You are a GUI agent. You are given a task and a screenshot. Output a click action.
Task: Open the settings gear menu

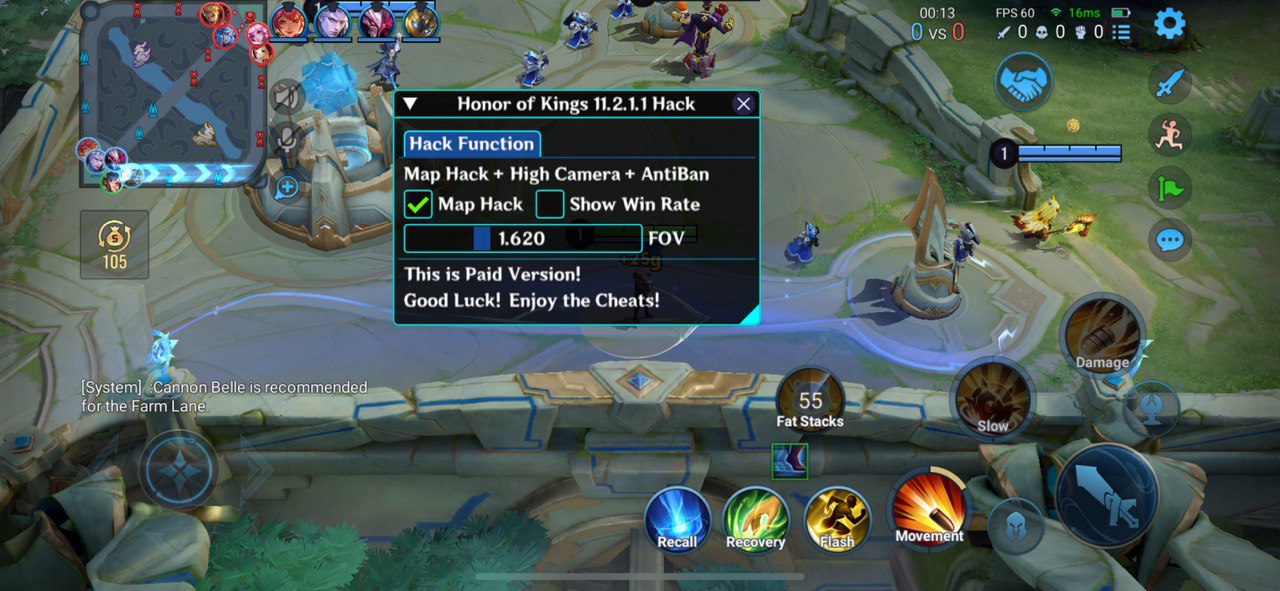(x=1169, y=23)
